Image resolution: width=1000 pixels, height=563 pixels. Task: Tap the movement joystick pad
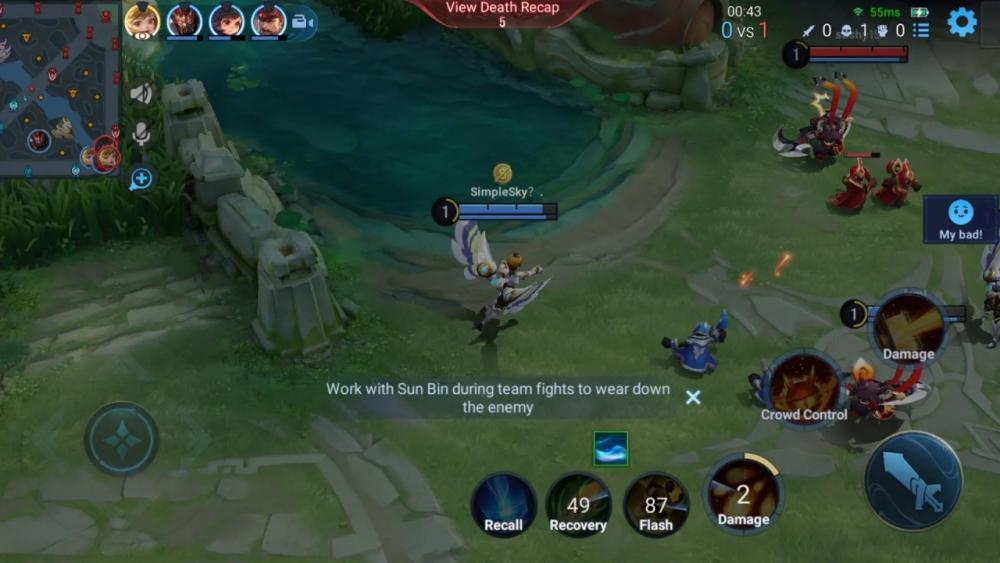tap(121, 438)
